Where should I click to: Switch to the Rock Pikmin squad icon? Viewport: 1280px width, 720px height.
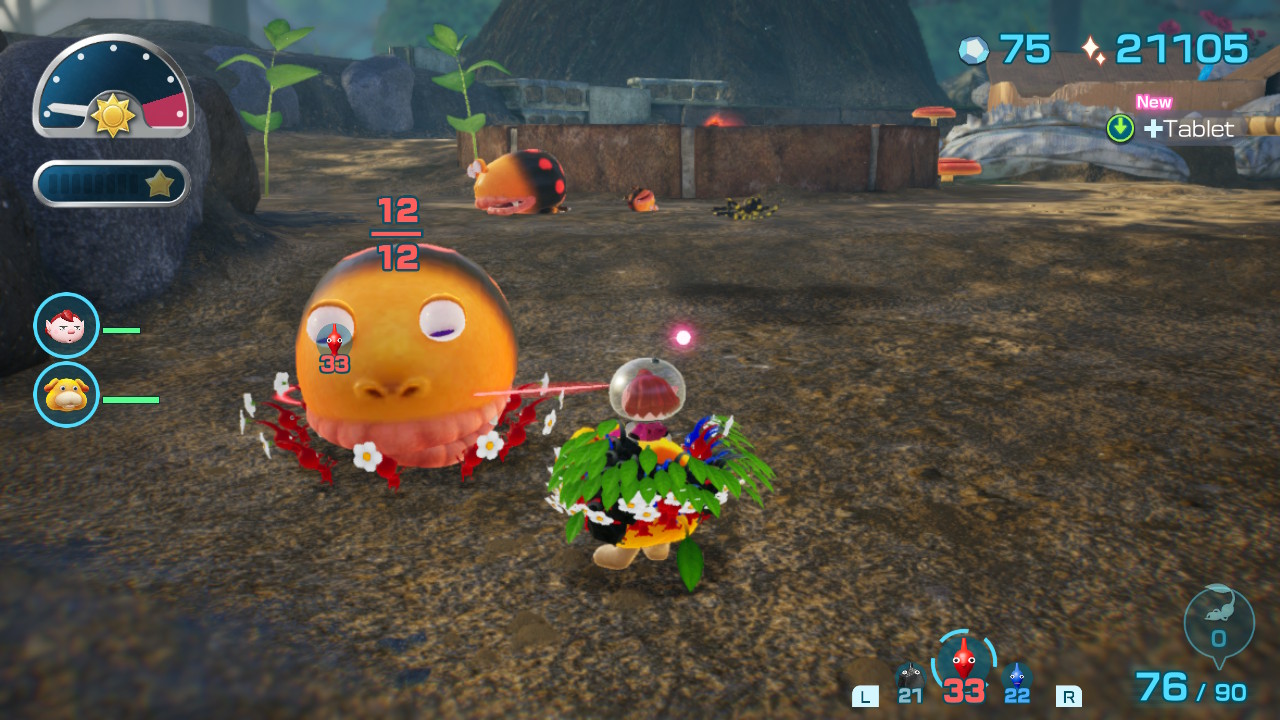click(909, 679)
